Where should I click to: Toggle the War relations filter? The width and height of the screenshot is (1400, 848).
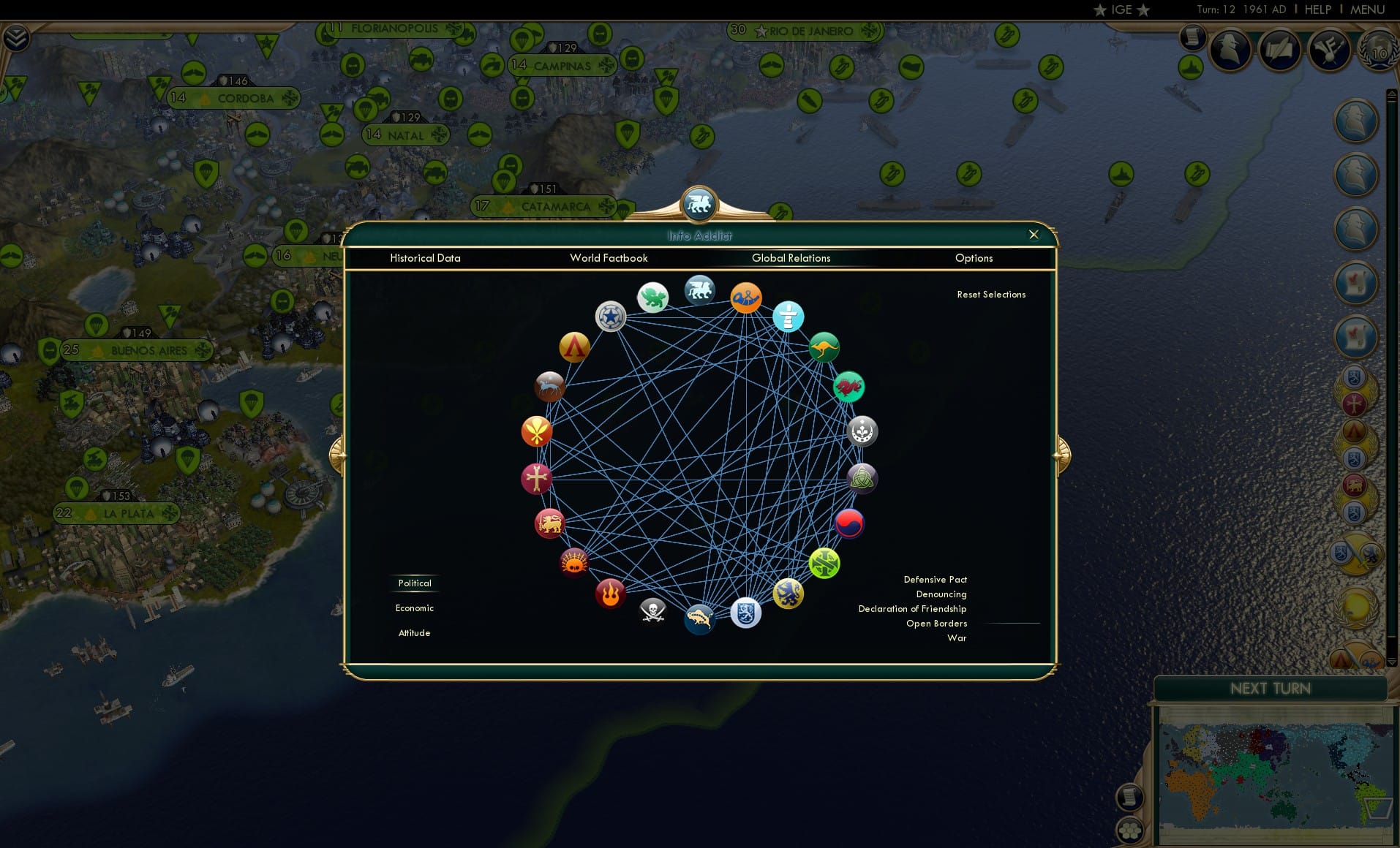click(957, 638)
